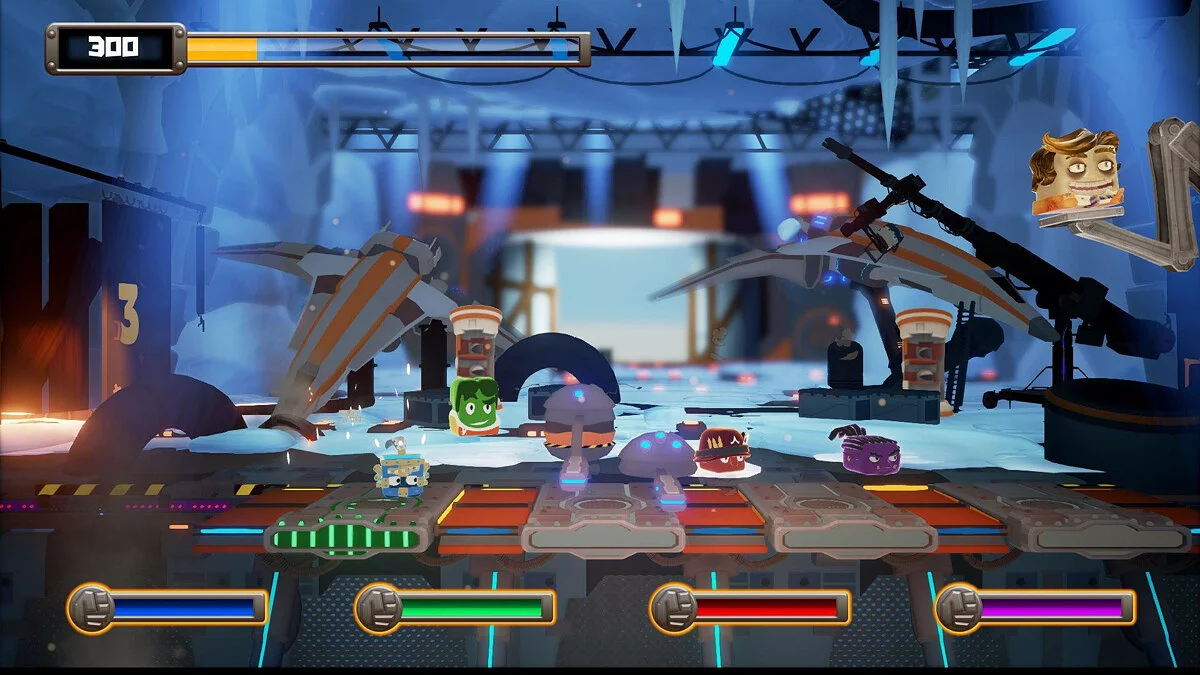This screenshot has width=1200, height=675.
Task: Select the fist icon beside the green meter
Action: pyautogui.click(x=379, y=608)
